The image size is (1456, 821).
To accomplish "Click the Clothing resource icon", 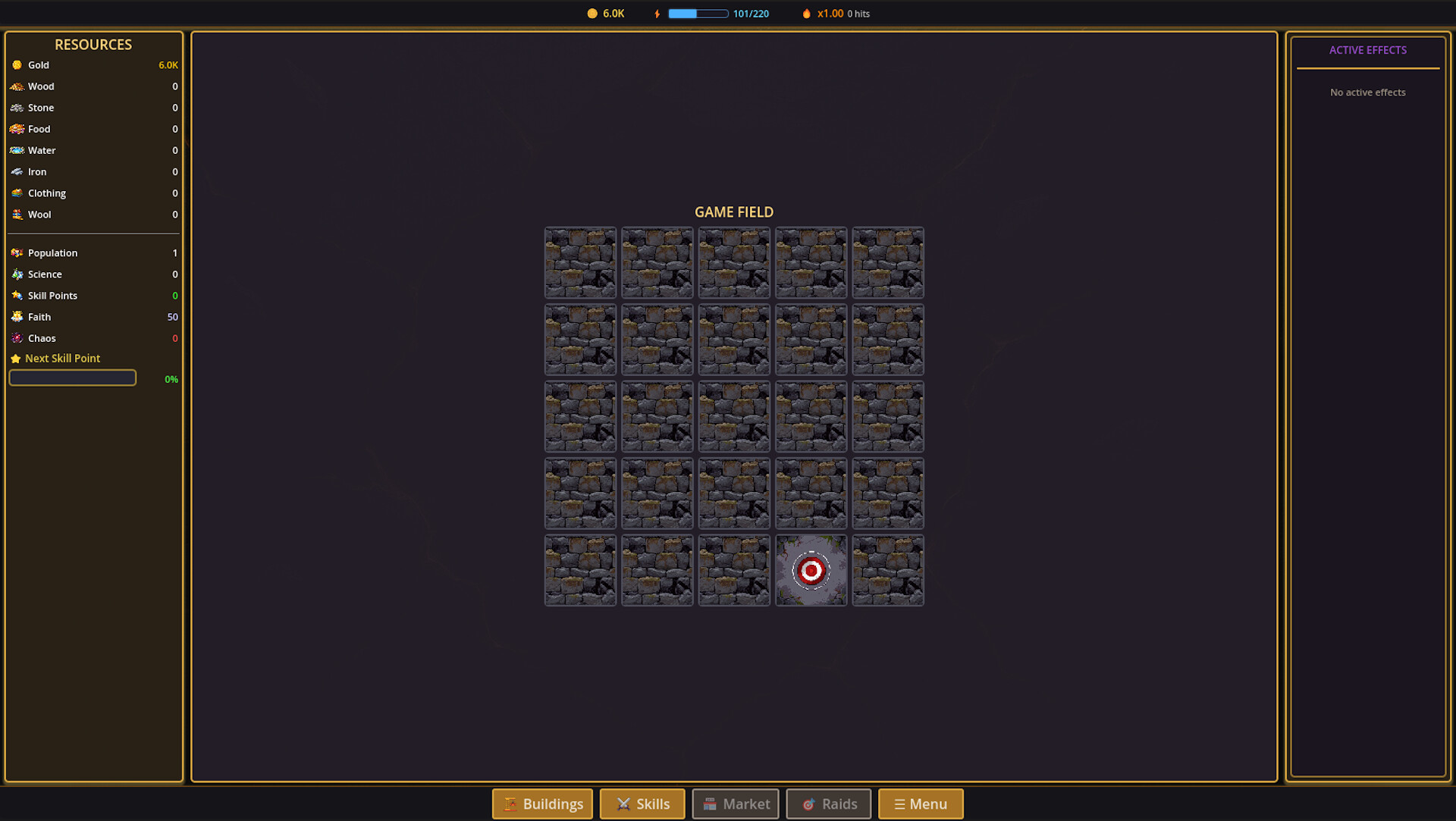I will point(17,193).
